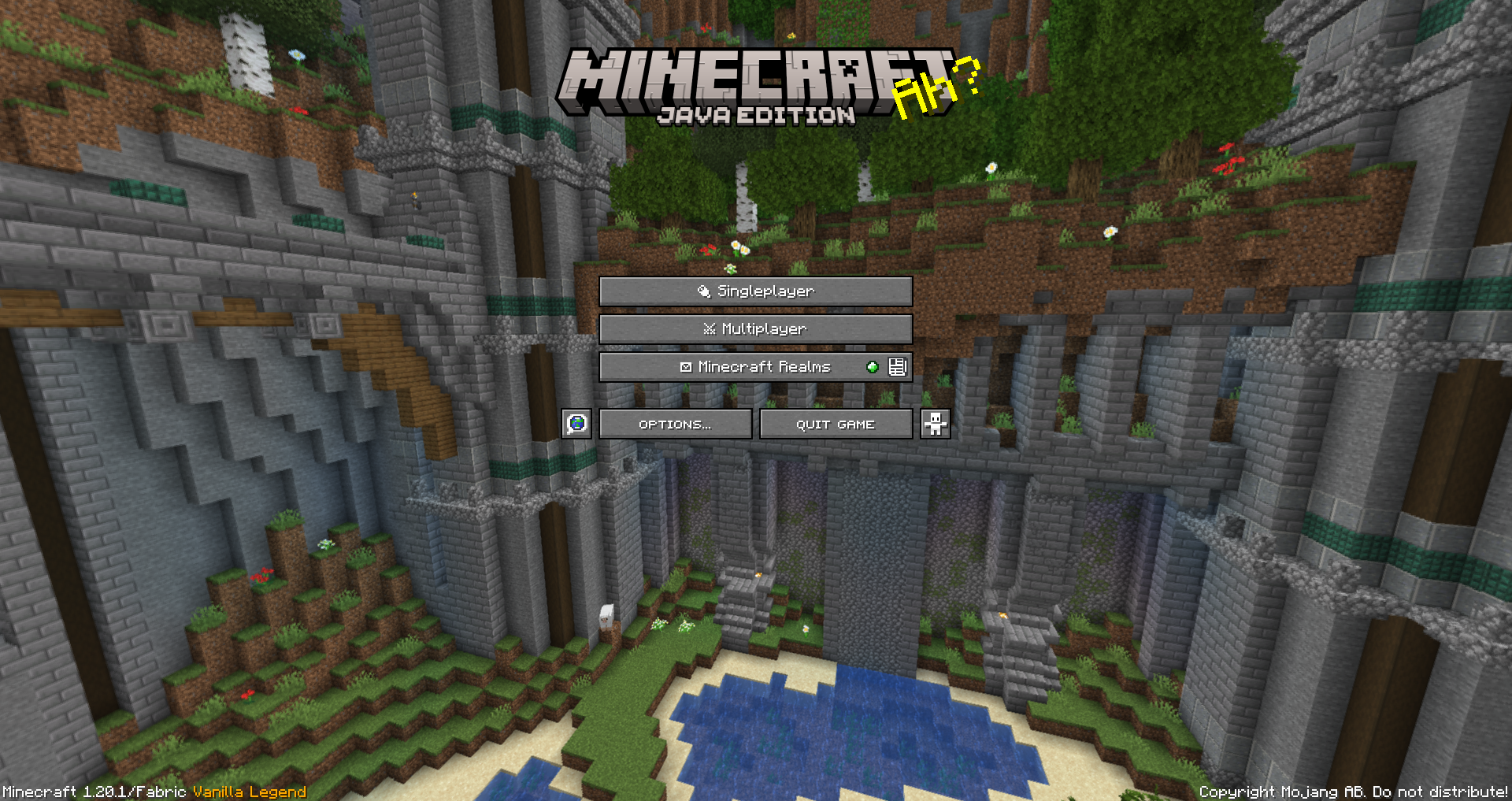1512x801 pixels.
Task: Open the Options menu
Action: point(675,424)
